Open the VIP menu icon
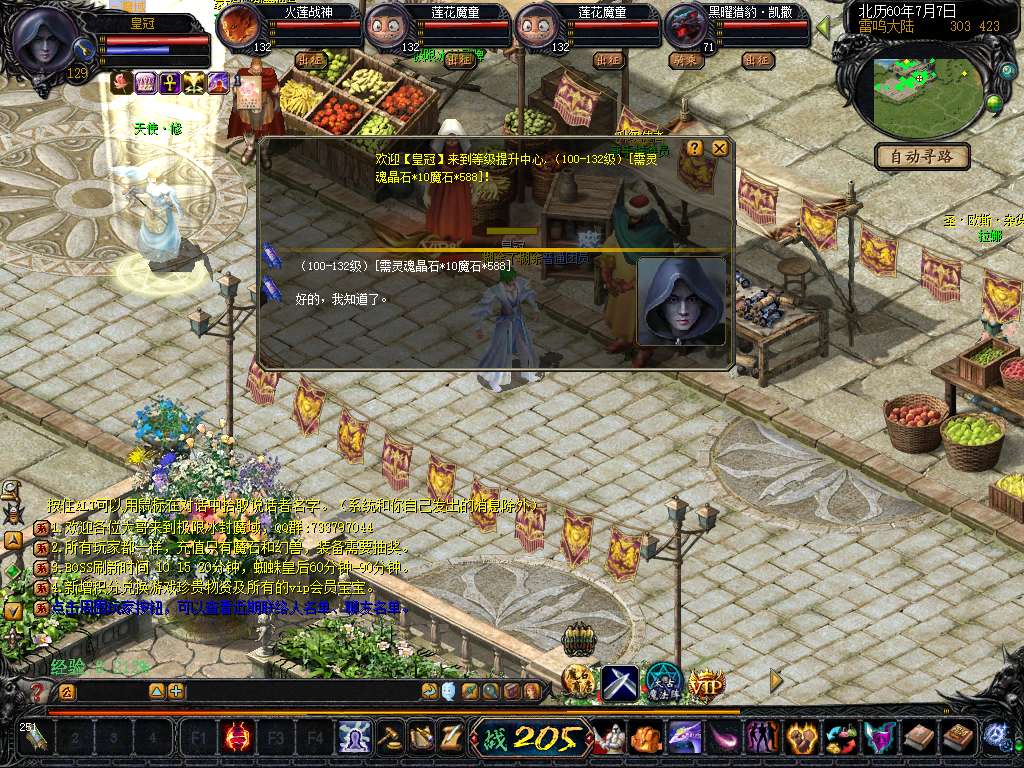 [706, 684]
